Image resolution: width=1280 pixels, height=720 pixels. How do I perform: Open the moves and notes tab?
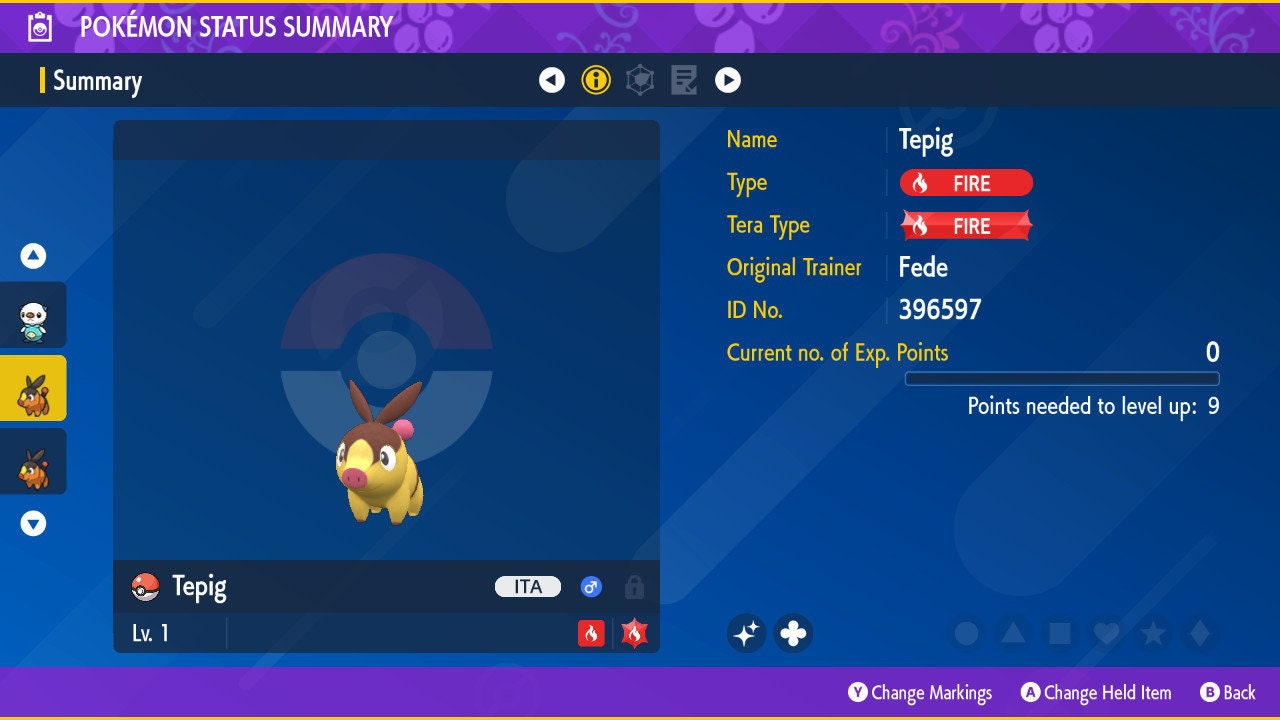(684, 80)
